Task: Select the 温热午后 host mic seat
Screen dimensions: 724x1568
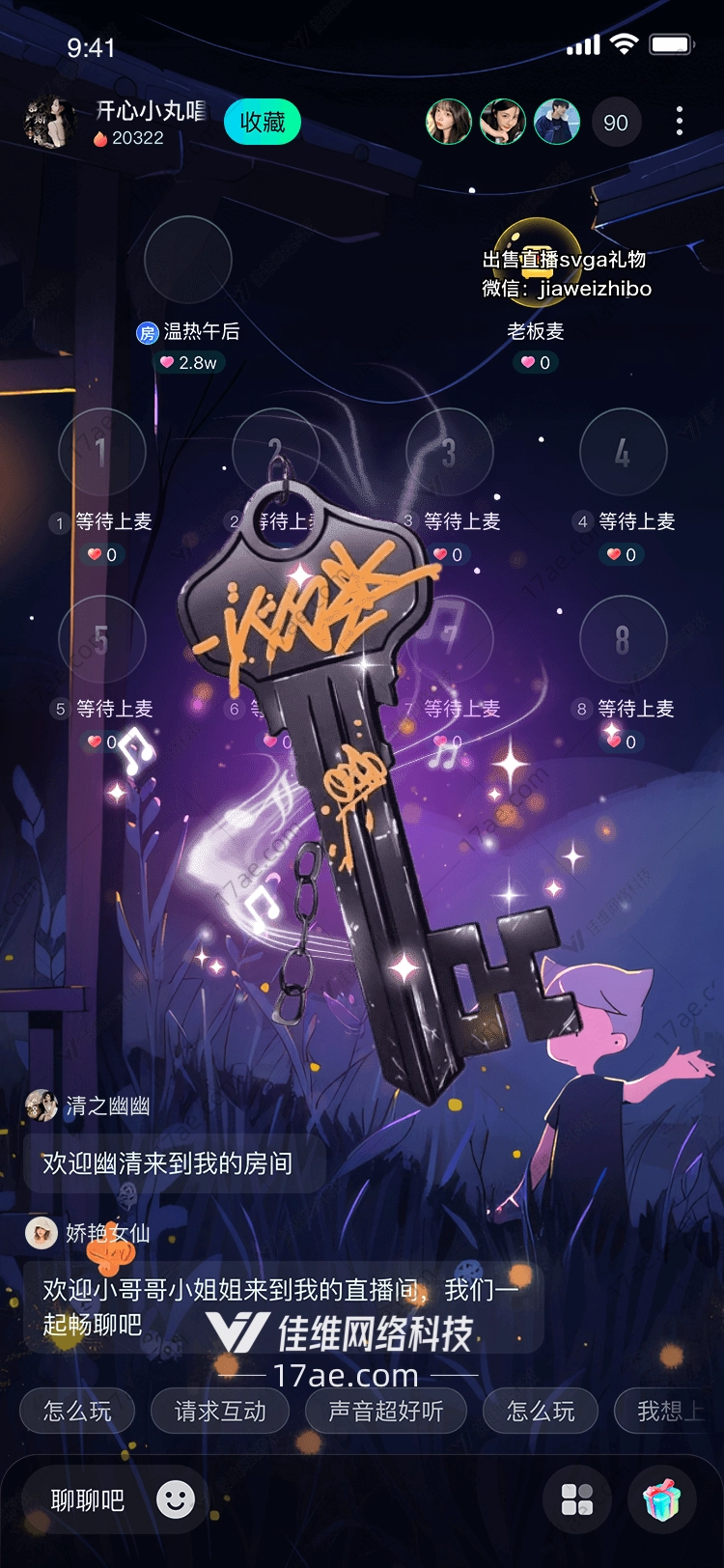Action: pos(188,260)
